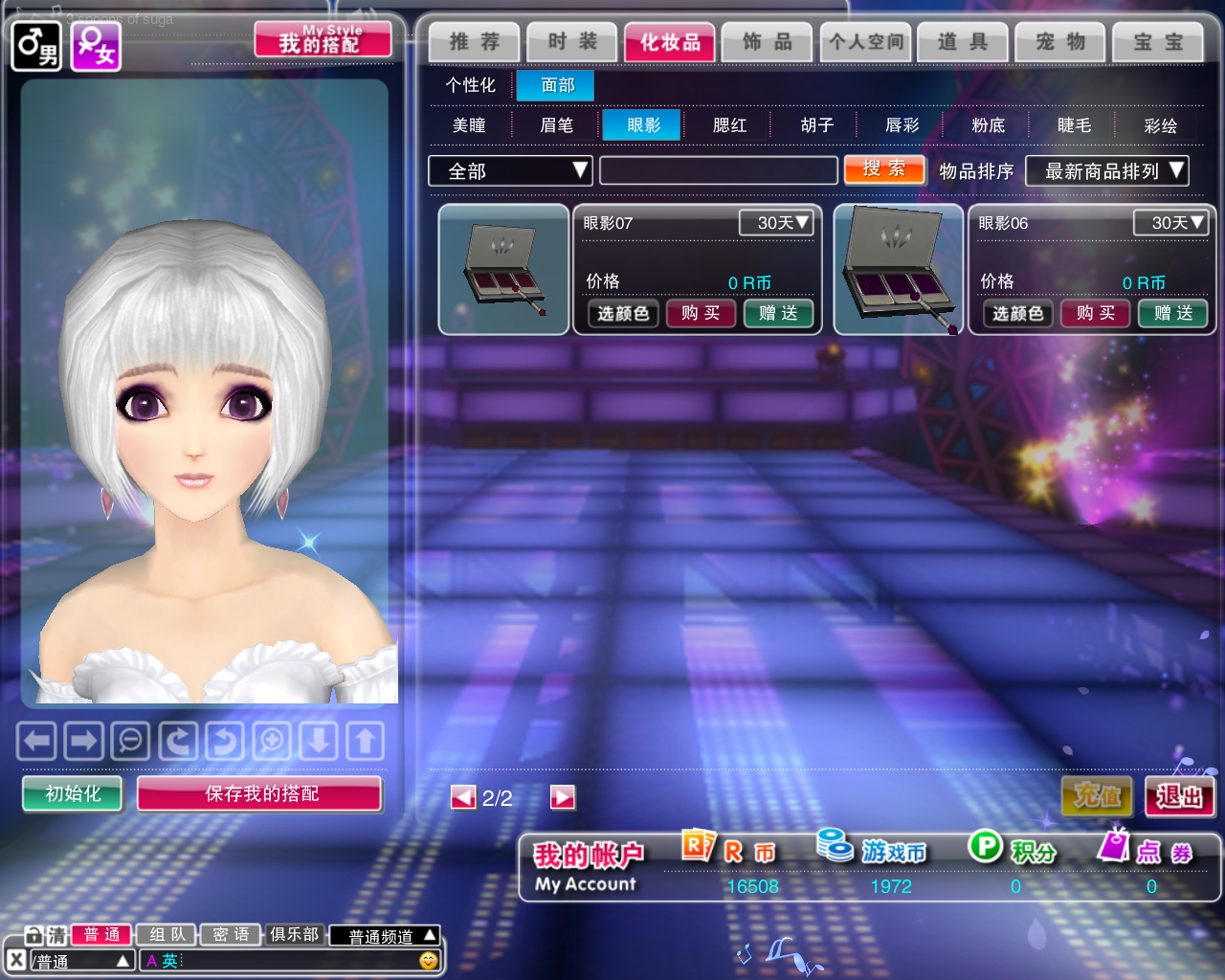1225x980 pixels.
Task: Switch to the 美瞳 category
Action: pyautogui.click(x=469, y=125)
